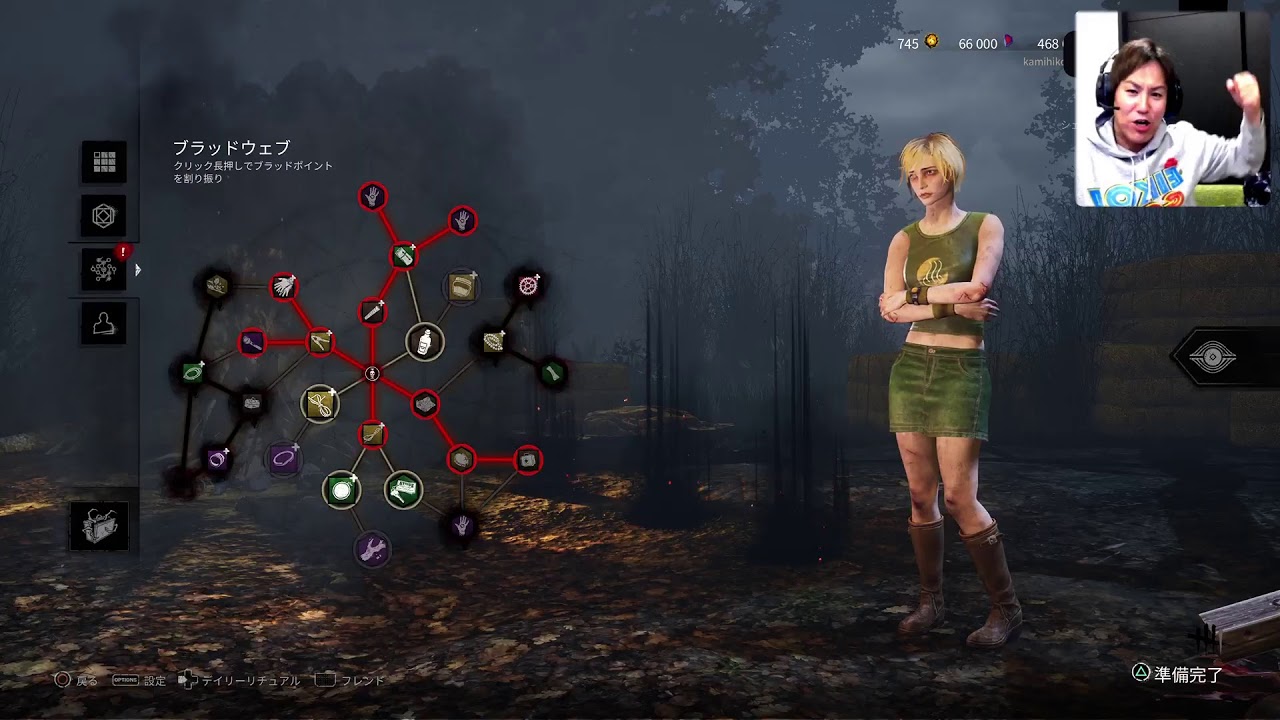The image size is (1280, 720).
Task: Click the saw blade node
Action: point(528,285)
